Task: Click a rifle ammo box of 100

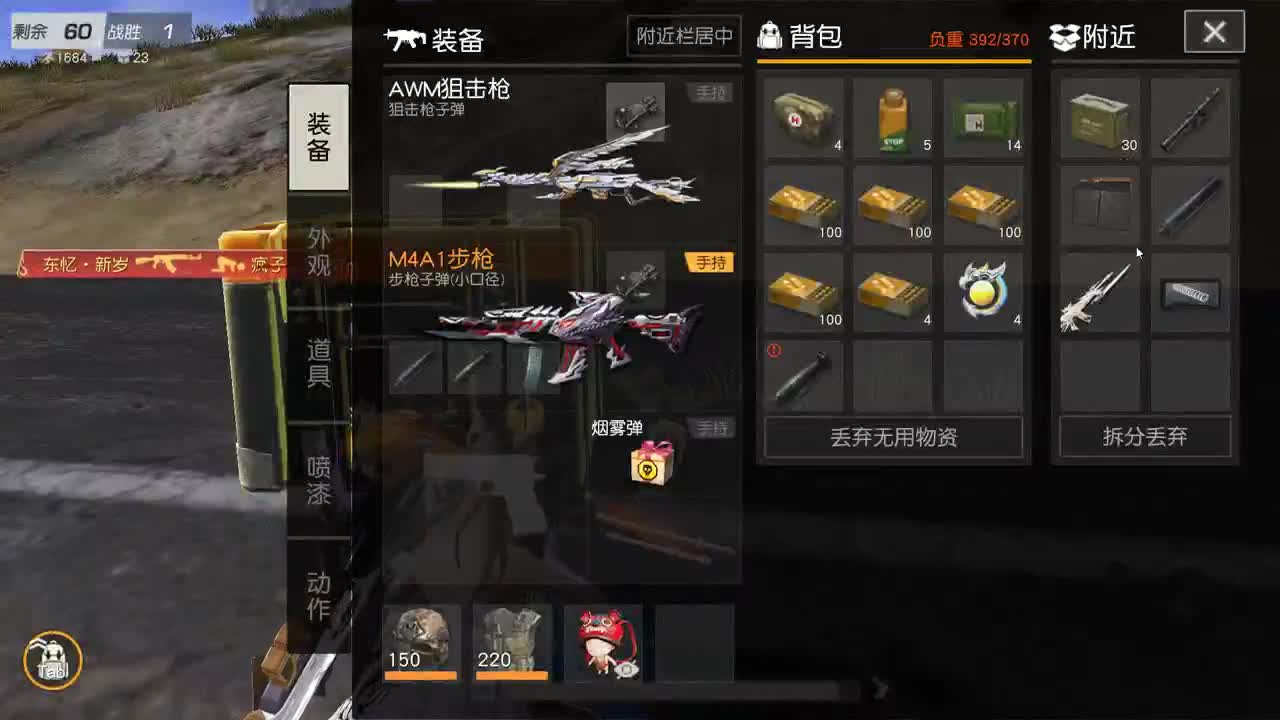Action: point(804,203)
